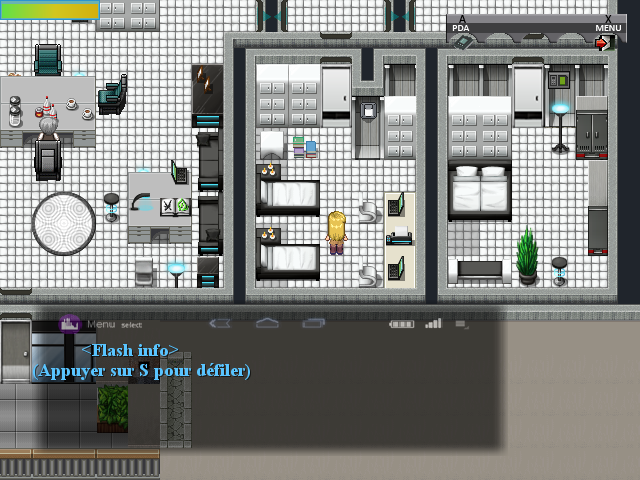Screen dimensions: 640x480
Task: Click the MENU exit-arrow icon
Action: [603, 43]
